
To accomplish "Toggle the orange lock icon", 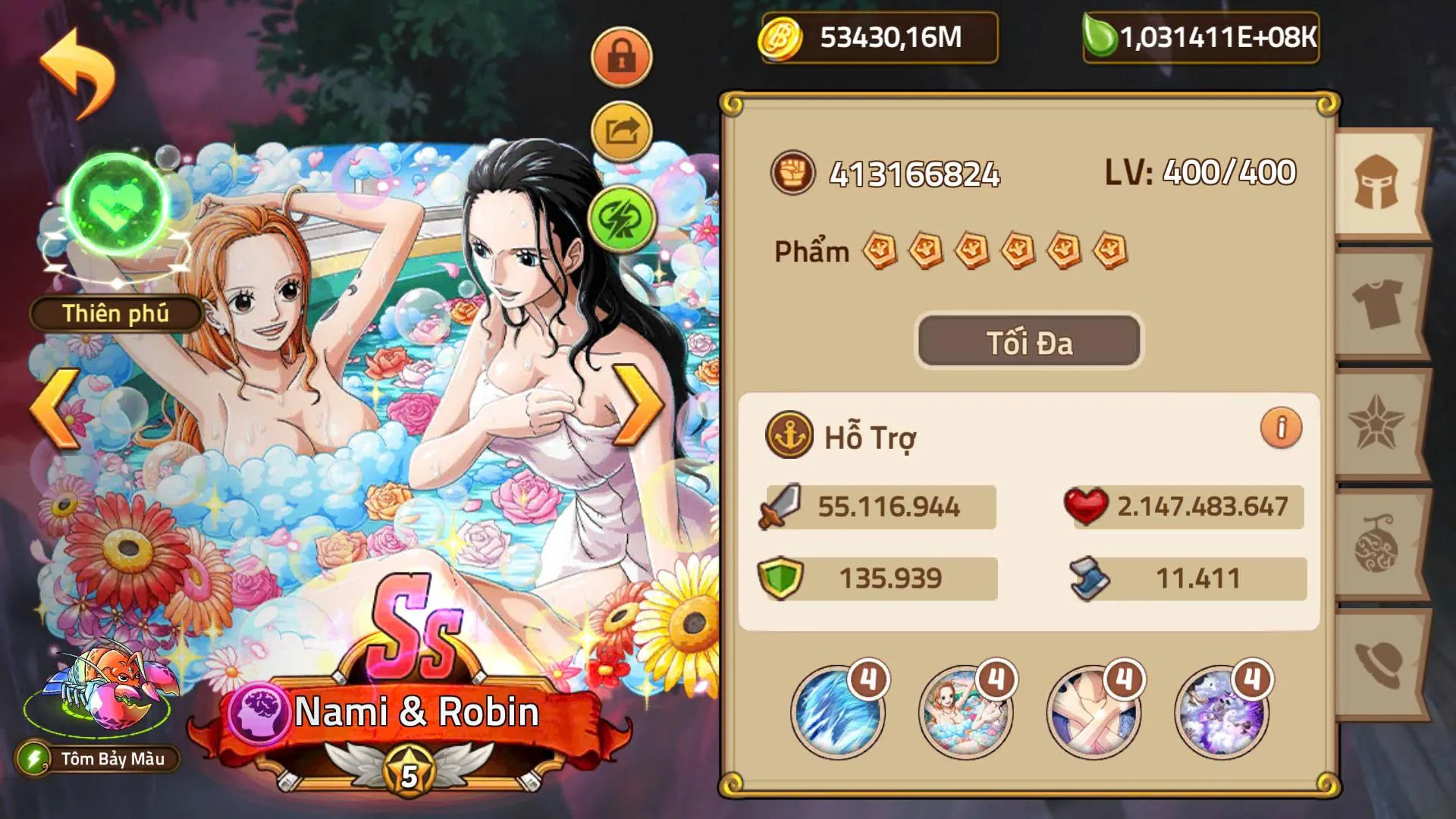I will click(621, 57).
